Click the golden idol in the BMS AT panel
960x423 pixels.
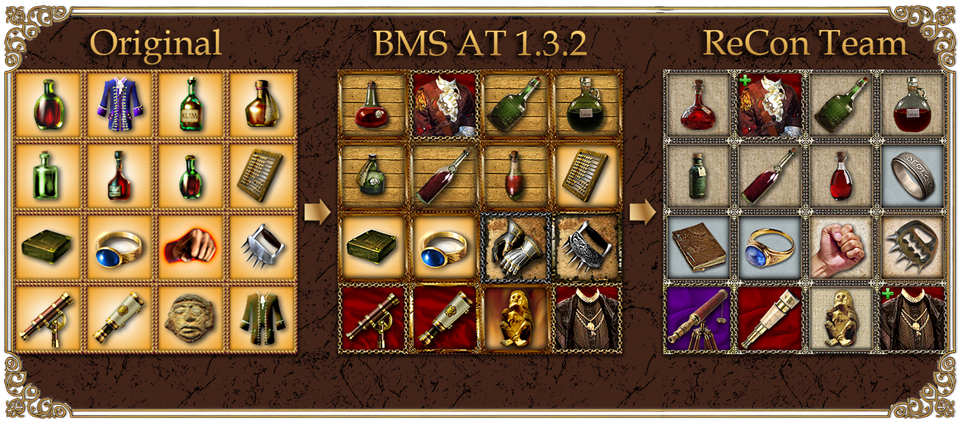pyautogui.click(x=515, y=317)
